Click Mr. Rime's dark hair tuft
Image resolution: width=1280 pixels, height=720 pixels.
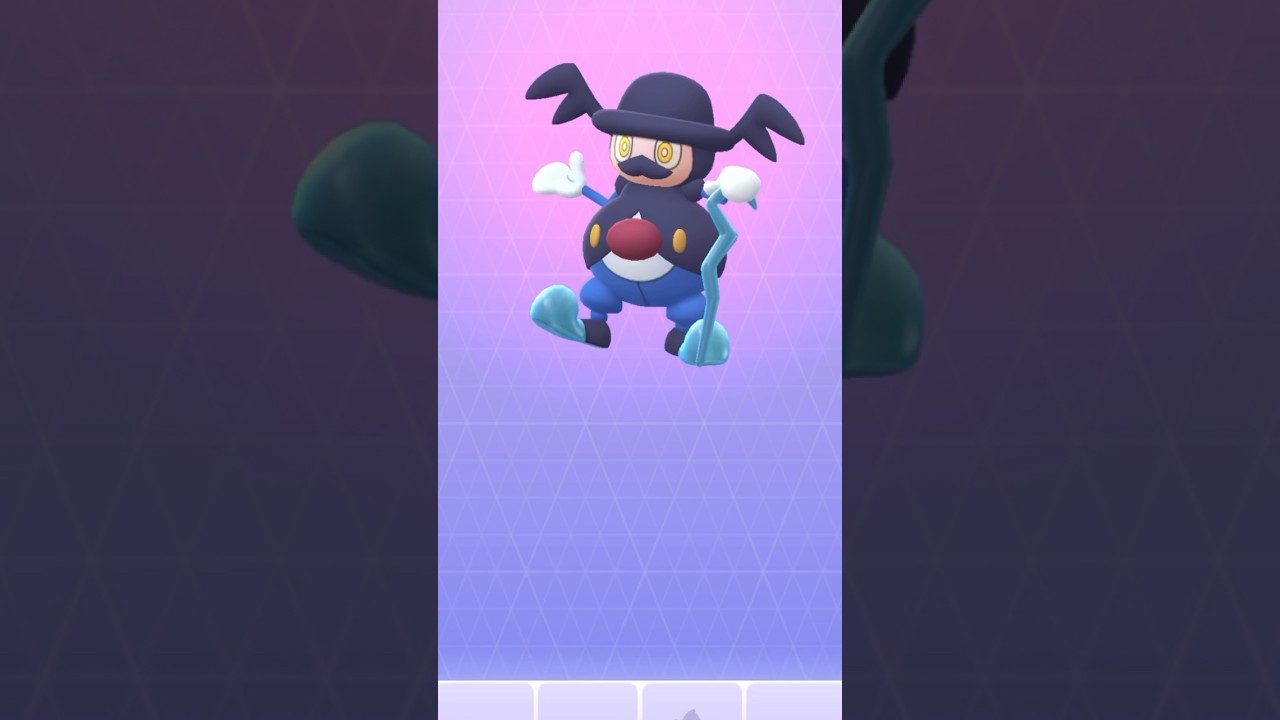(565, 92)
